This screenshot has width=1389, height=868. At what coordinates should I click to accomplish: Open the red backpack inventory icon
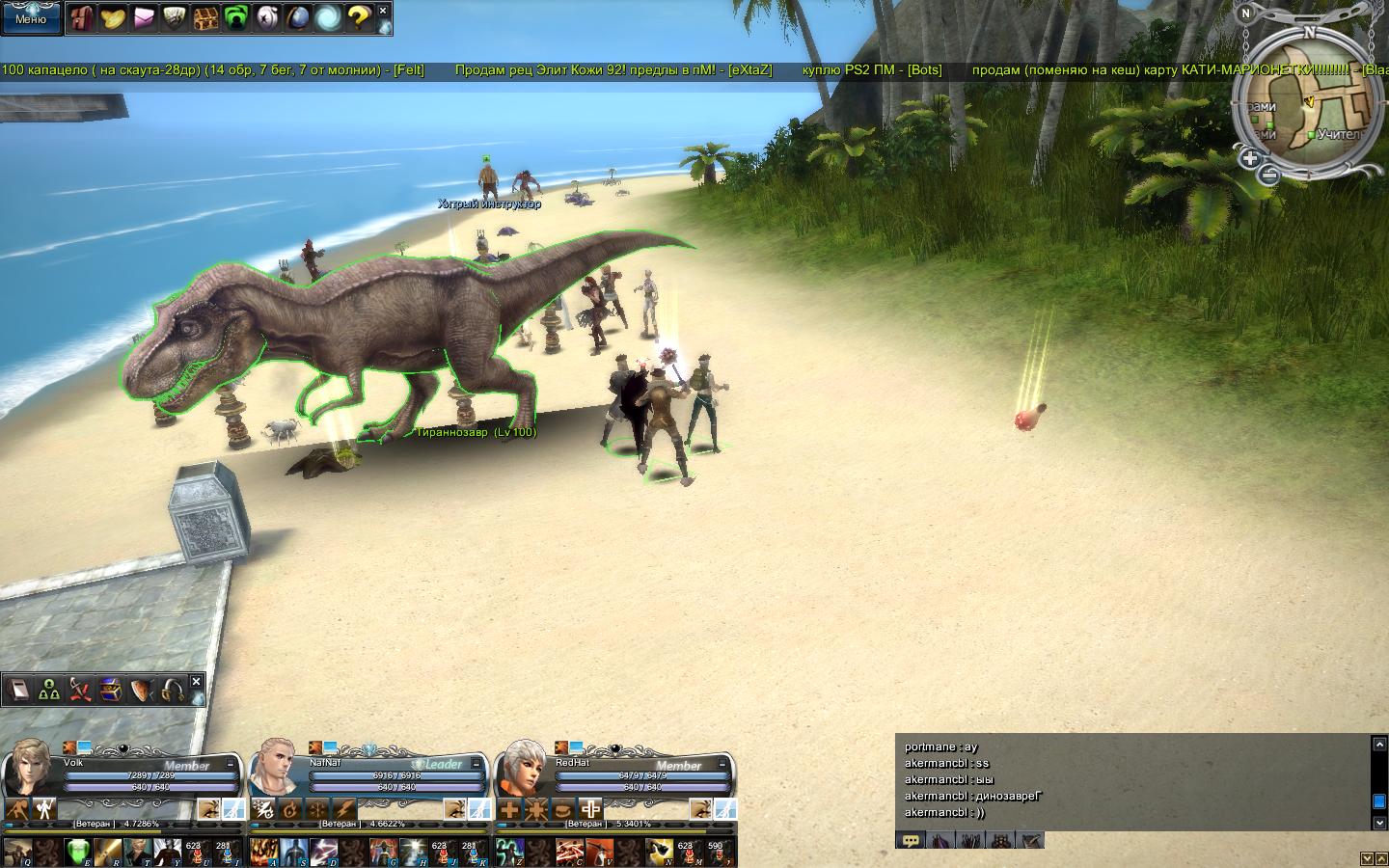tap(83, 17)
